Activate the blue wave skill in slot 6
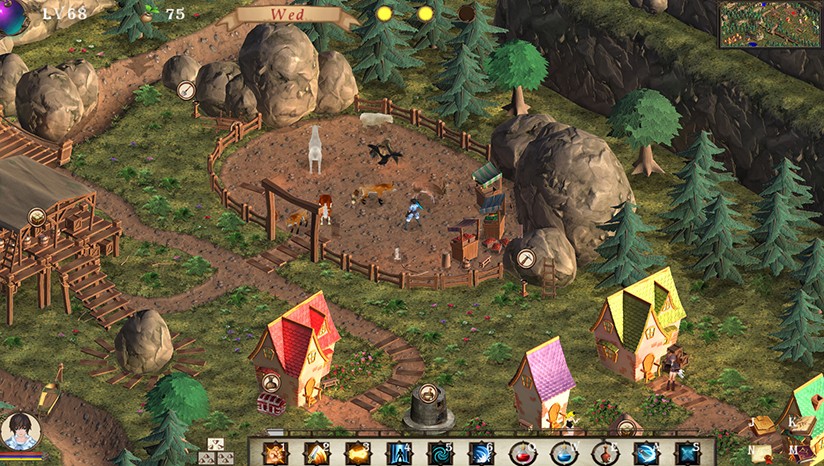 [x=481, y=453]
